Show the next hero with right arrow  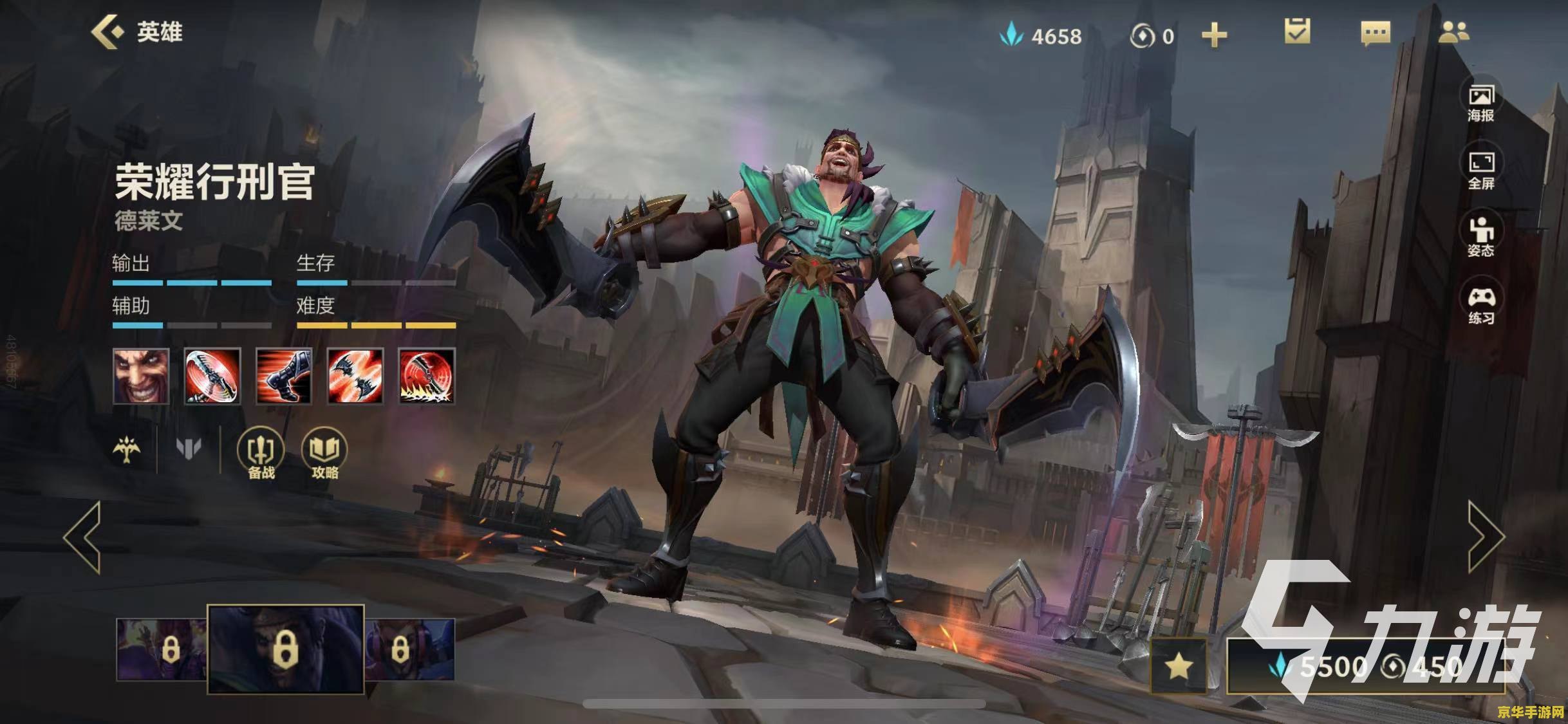point(1486,537)
